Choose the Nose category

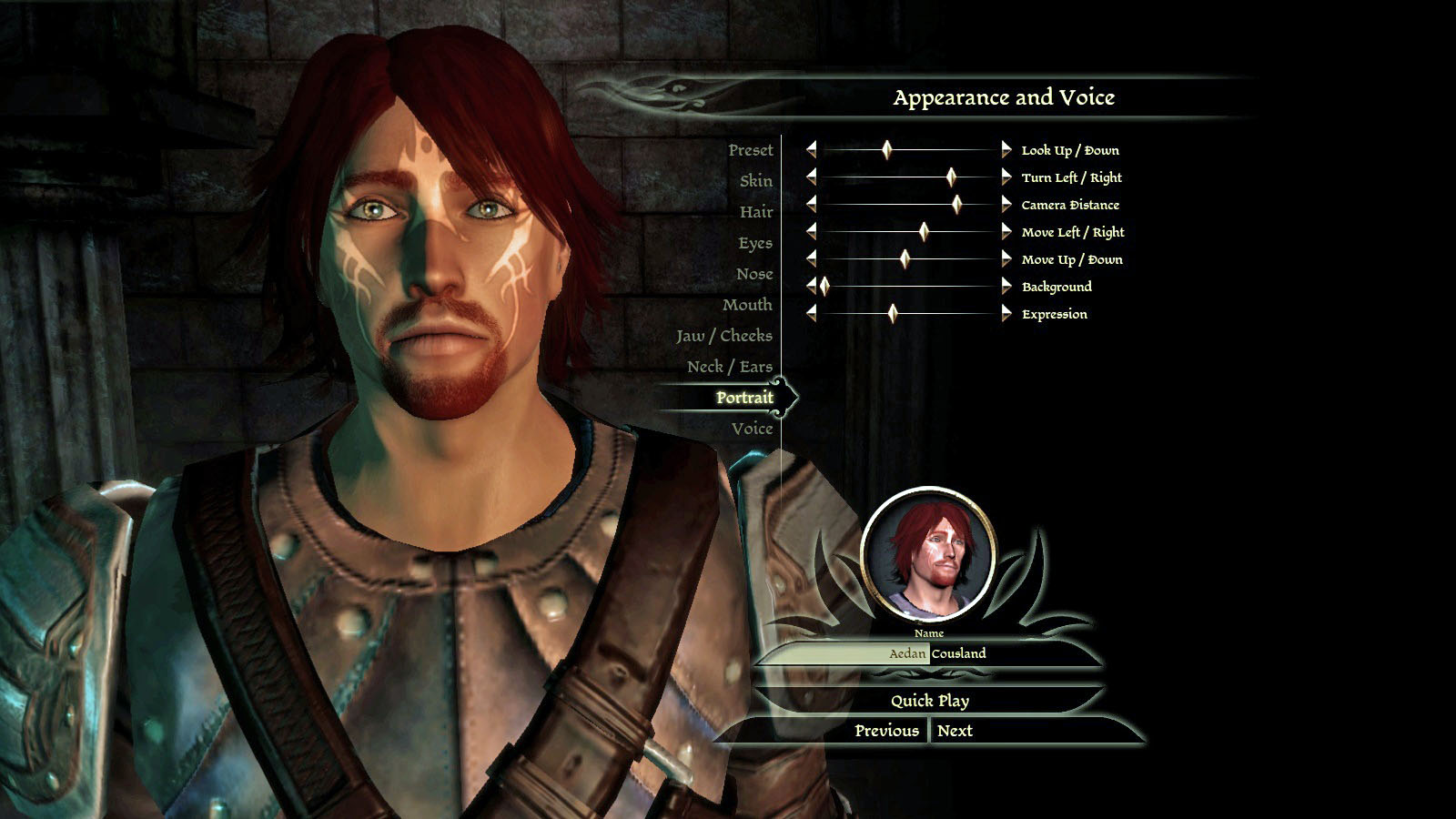753,274
